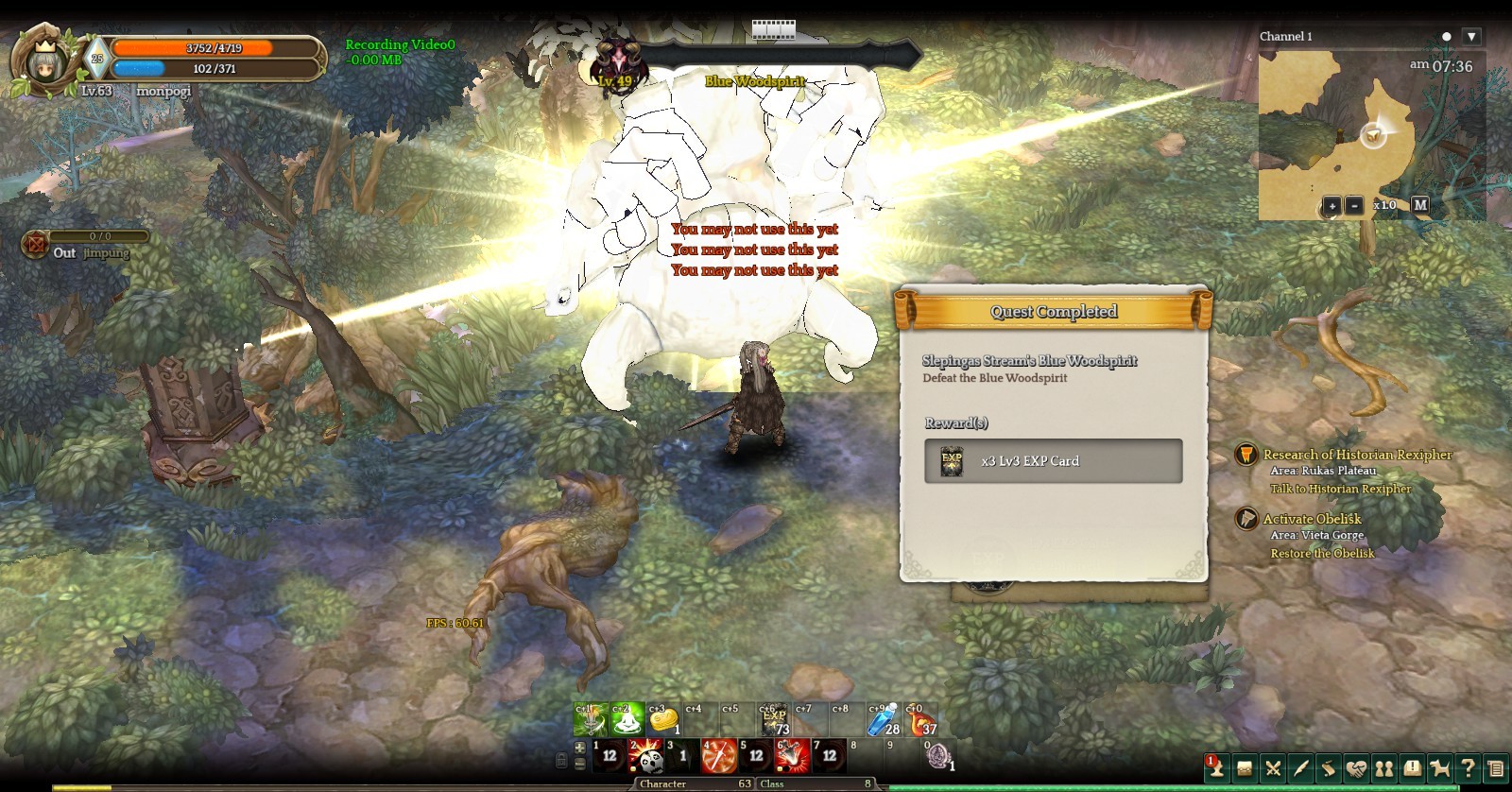Screen dimensions: 1512x792
Task: Open the character info menu icon
Action: tap(1217, 768)
